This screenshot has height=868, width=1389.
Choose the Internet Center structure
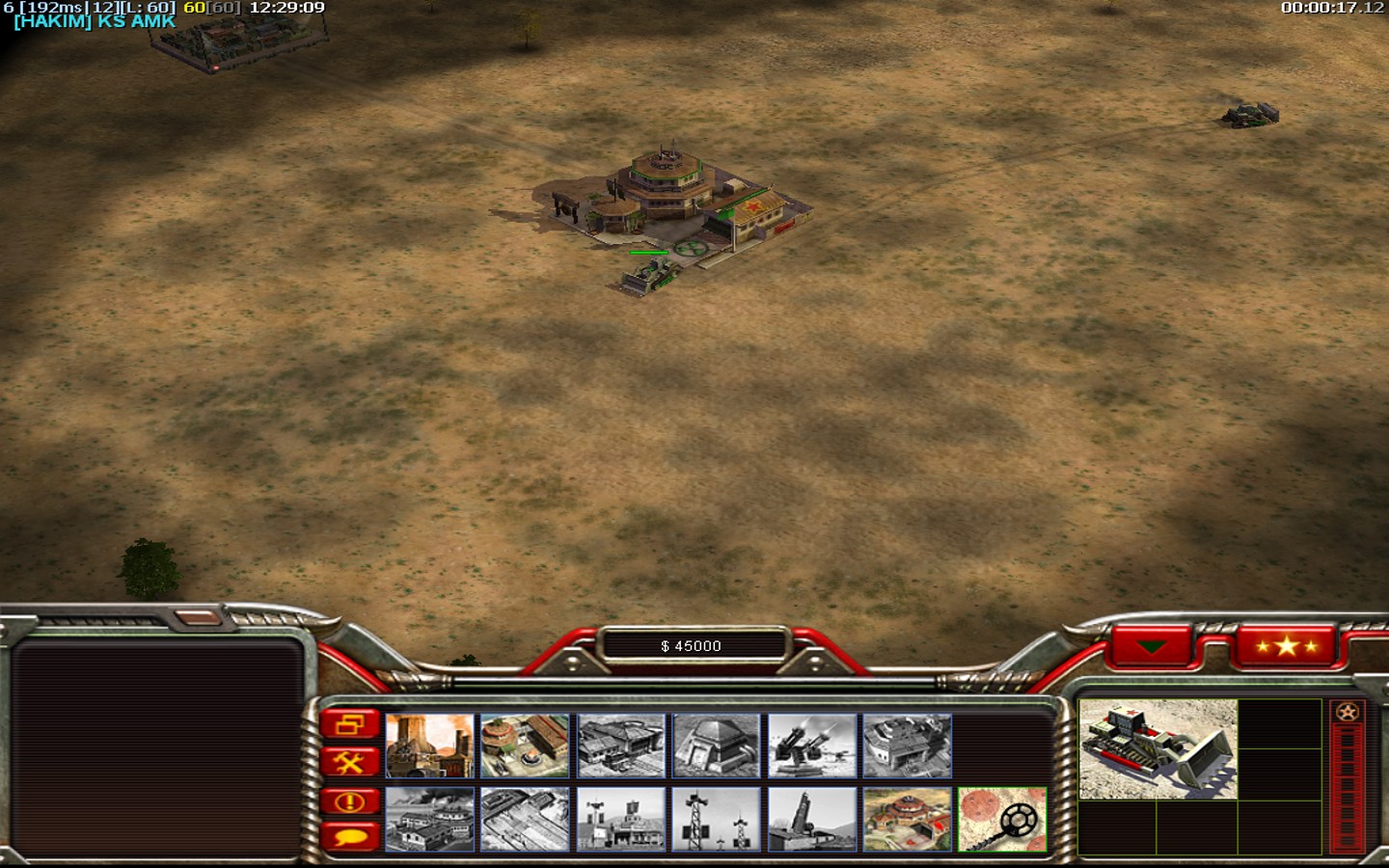620,820
